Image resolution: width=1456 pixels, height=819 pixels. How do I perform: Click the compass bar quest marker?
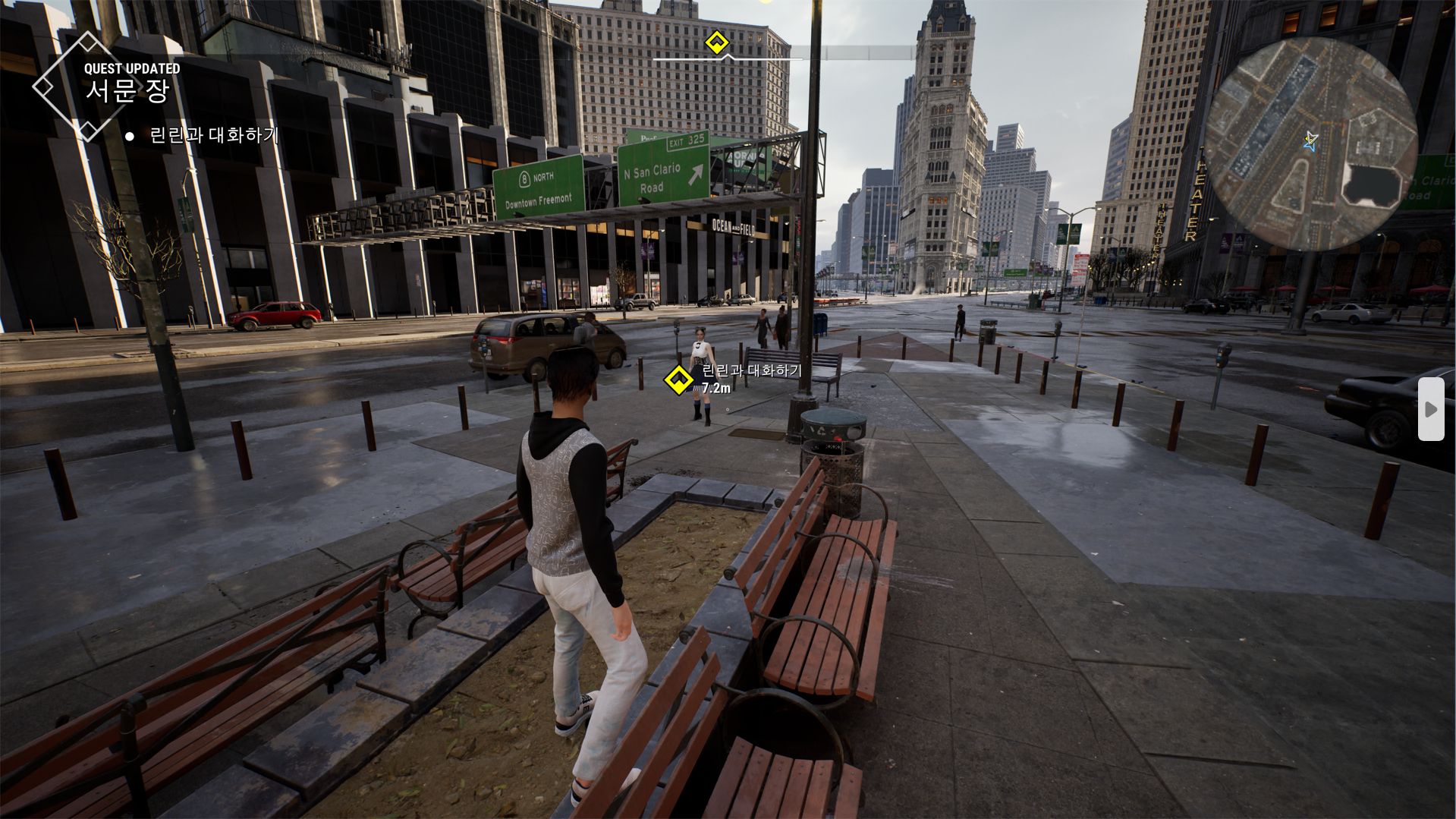716,43
